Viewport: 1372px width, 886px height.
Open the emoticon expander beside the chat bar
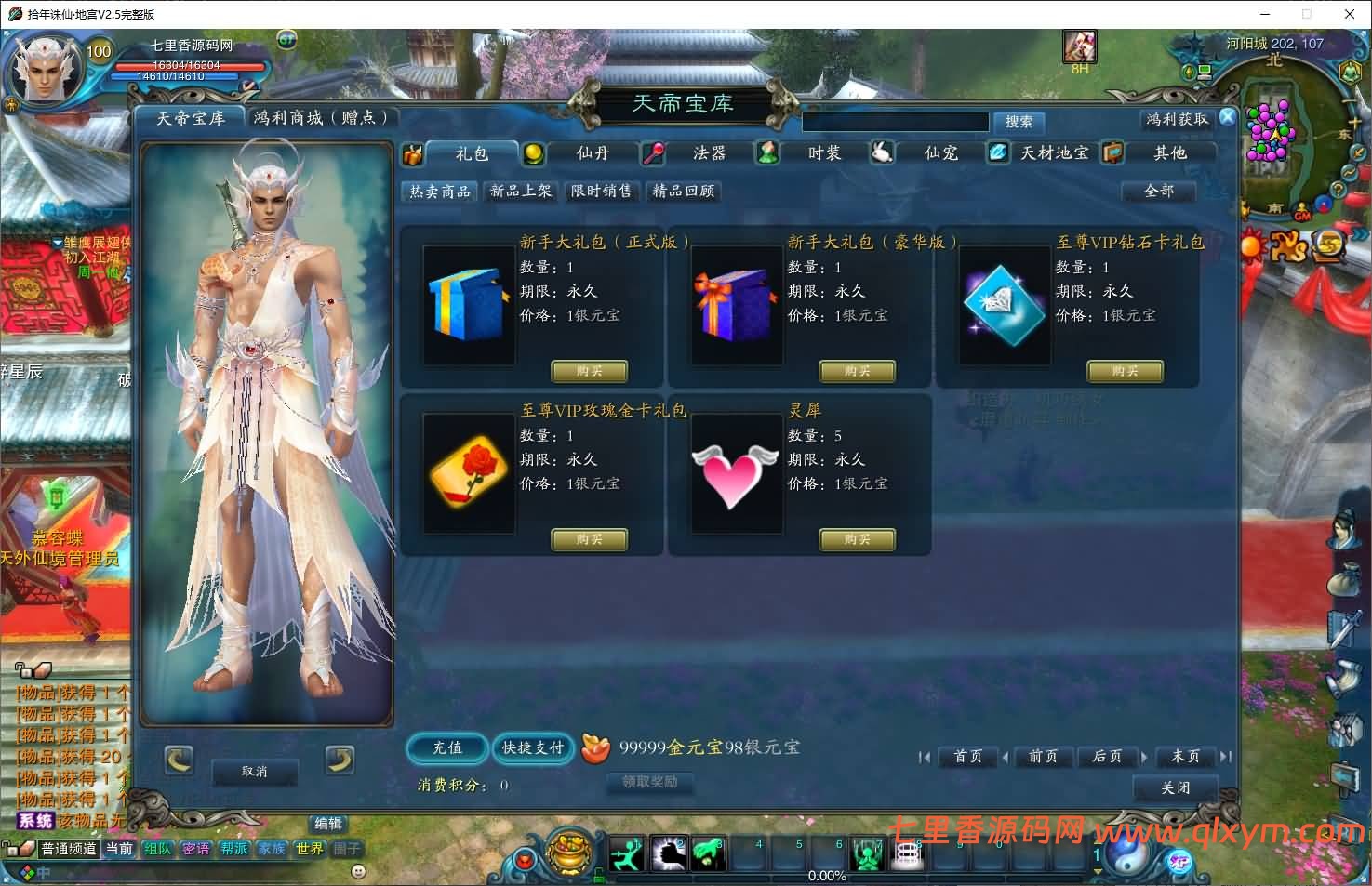point(356,872)
